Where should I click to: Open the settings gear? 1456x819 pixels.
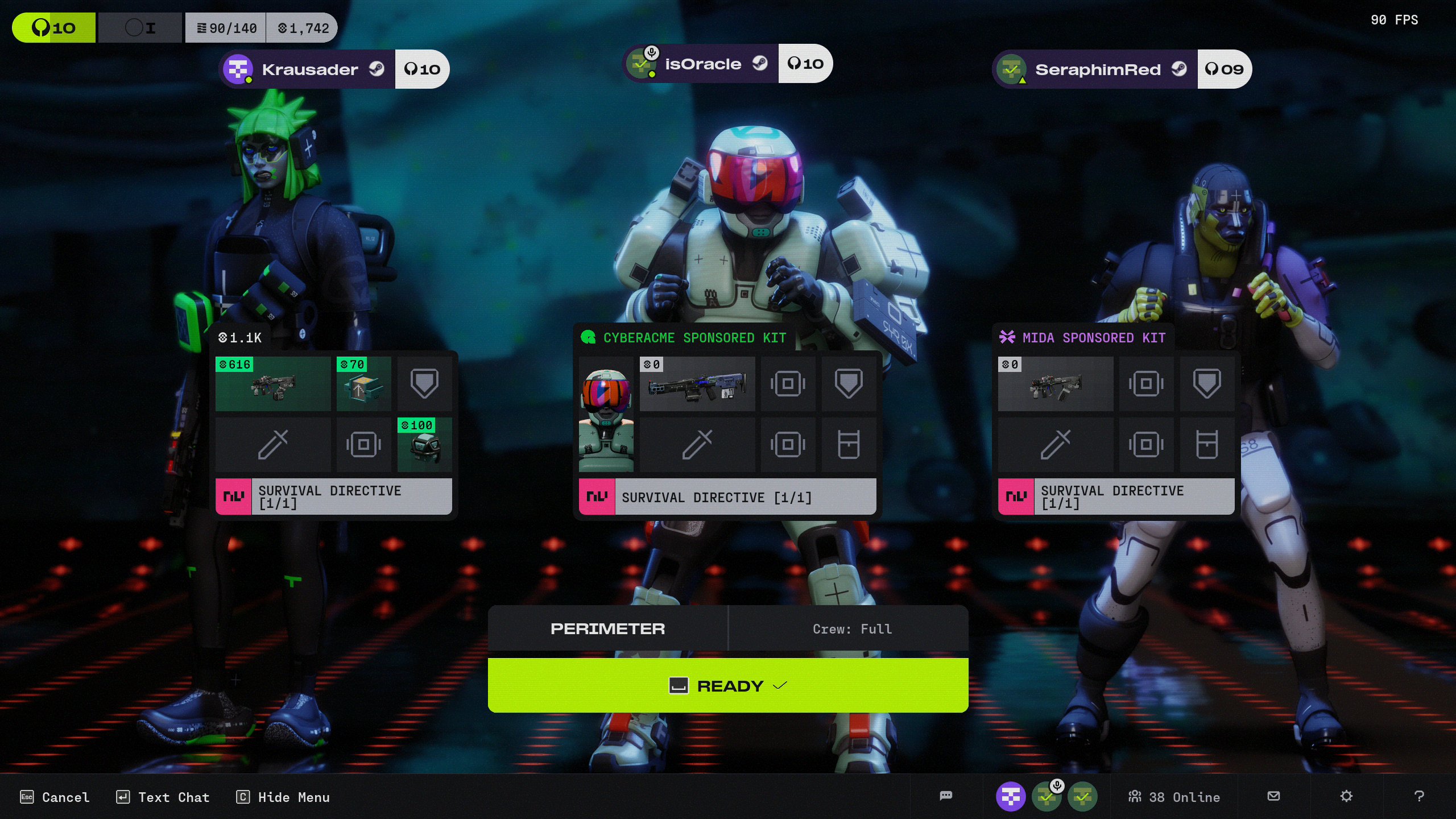coord(1346,796)
